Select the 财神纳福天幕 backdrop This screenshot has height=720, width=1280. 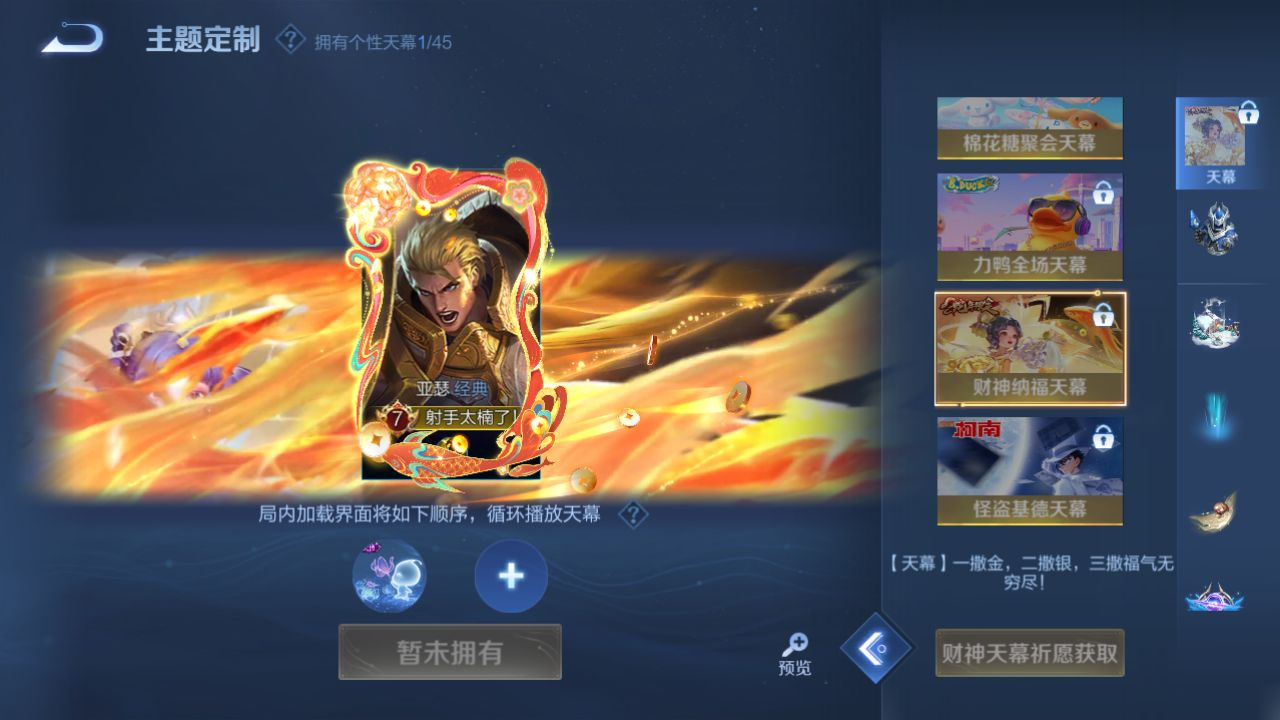tap(1030, 349)
